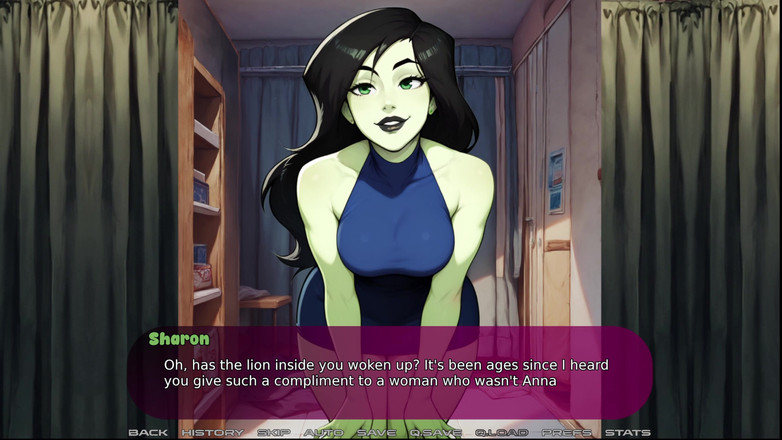The image size is (782, 440).
Task: Show the Stats screen
Action: coord(627,432)
